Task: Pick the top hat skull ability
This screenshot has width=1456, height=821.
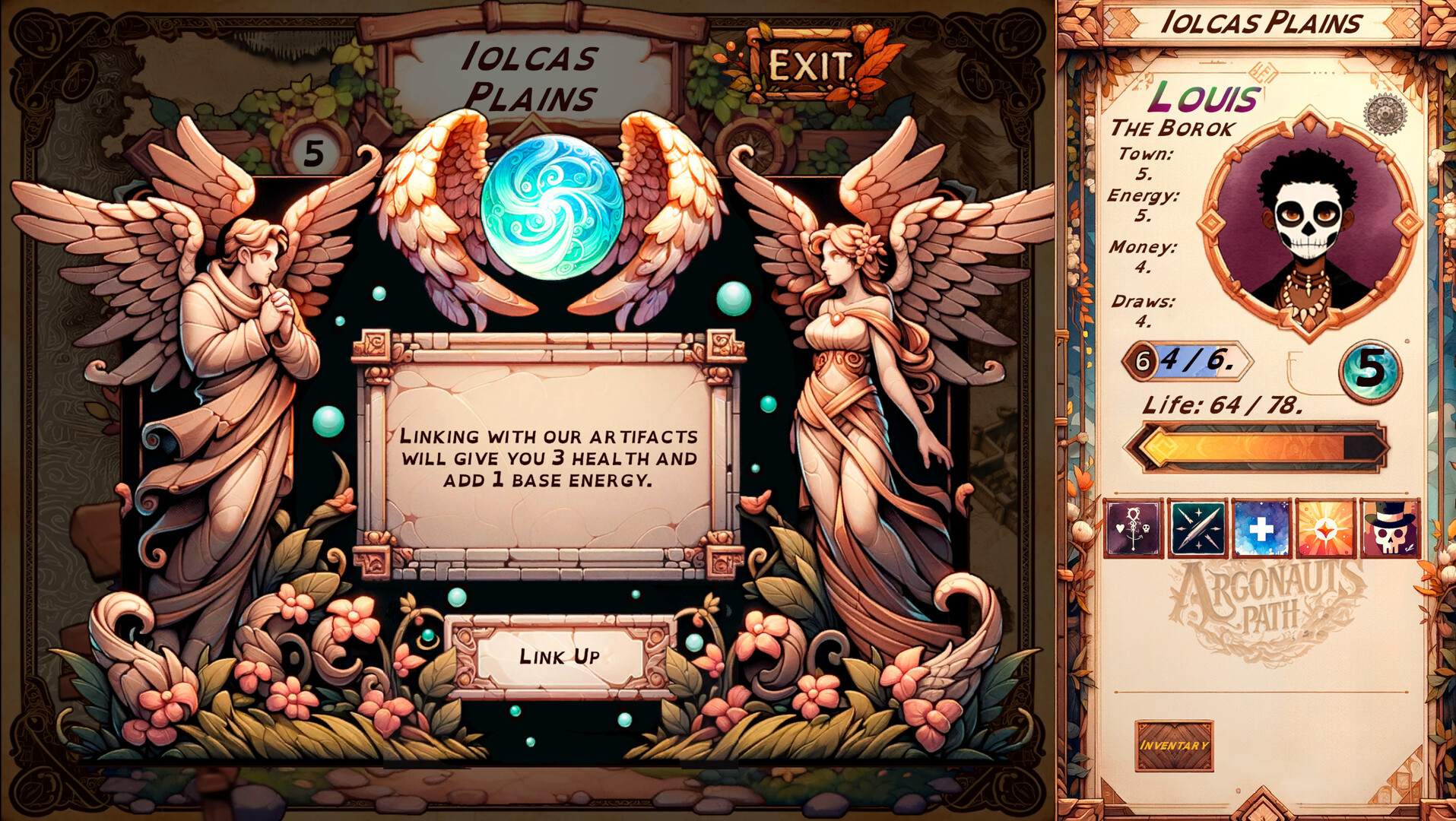Action: 1390,528
